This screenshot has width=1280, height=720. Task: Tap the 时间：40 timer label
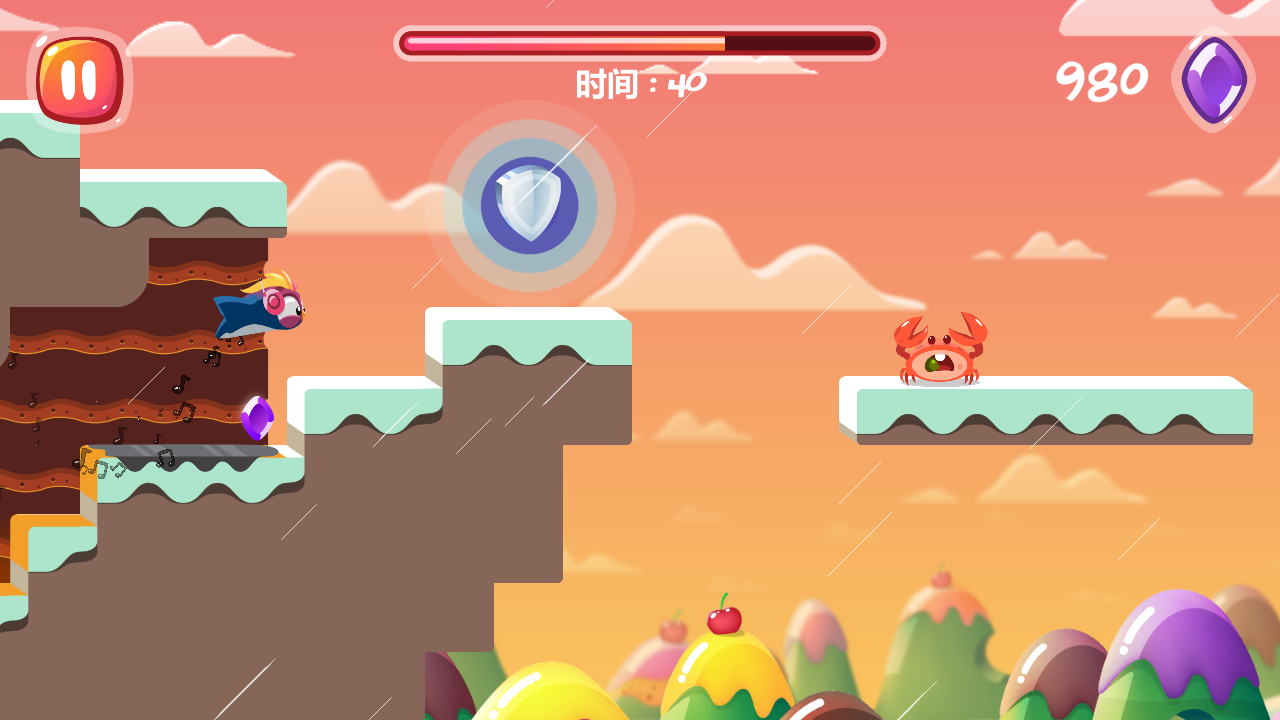[x=638, y=83]
